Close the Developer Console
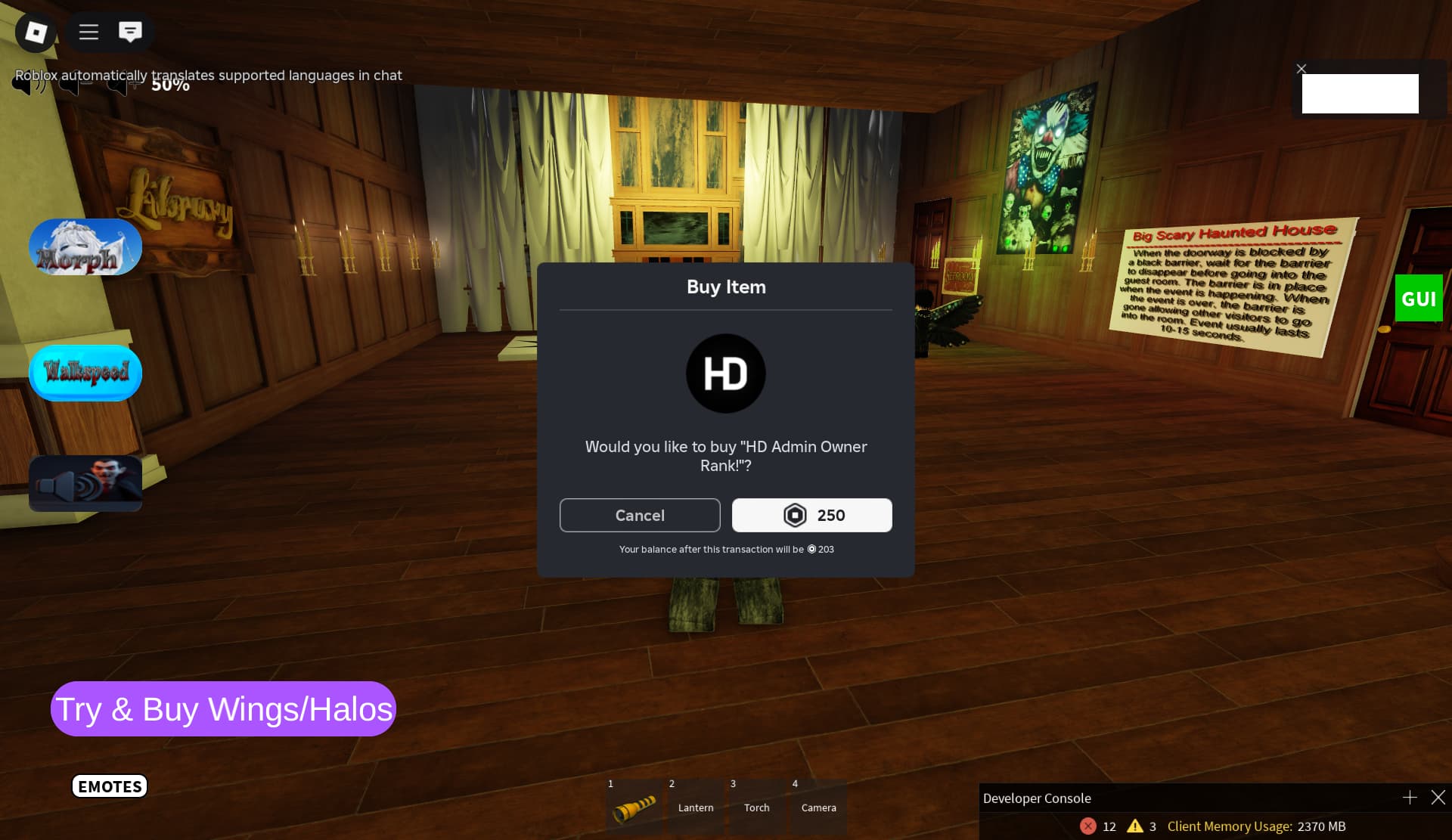 [1438, 798]
